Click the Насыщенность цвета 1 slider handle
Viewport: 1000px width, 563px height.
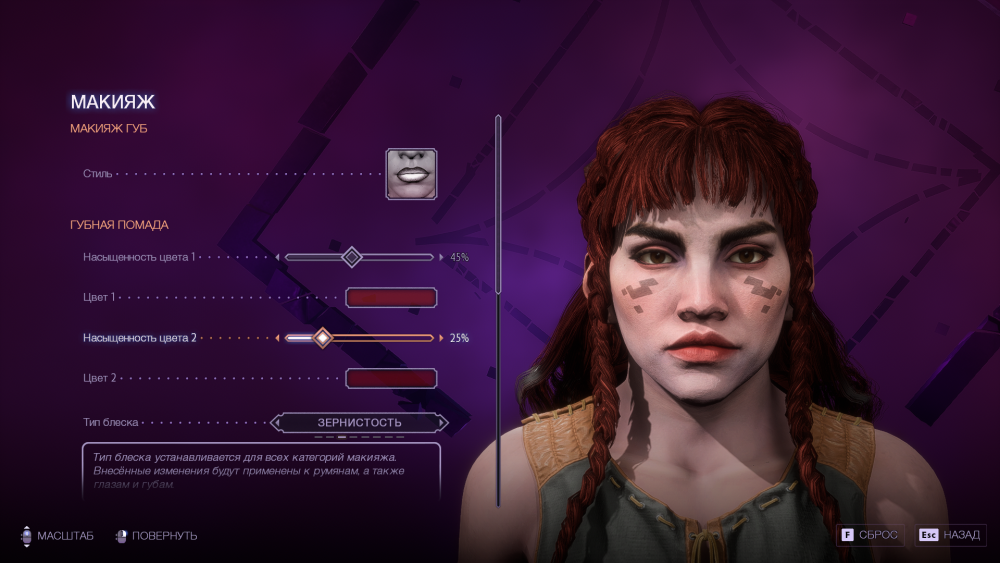click(351, 257)
